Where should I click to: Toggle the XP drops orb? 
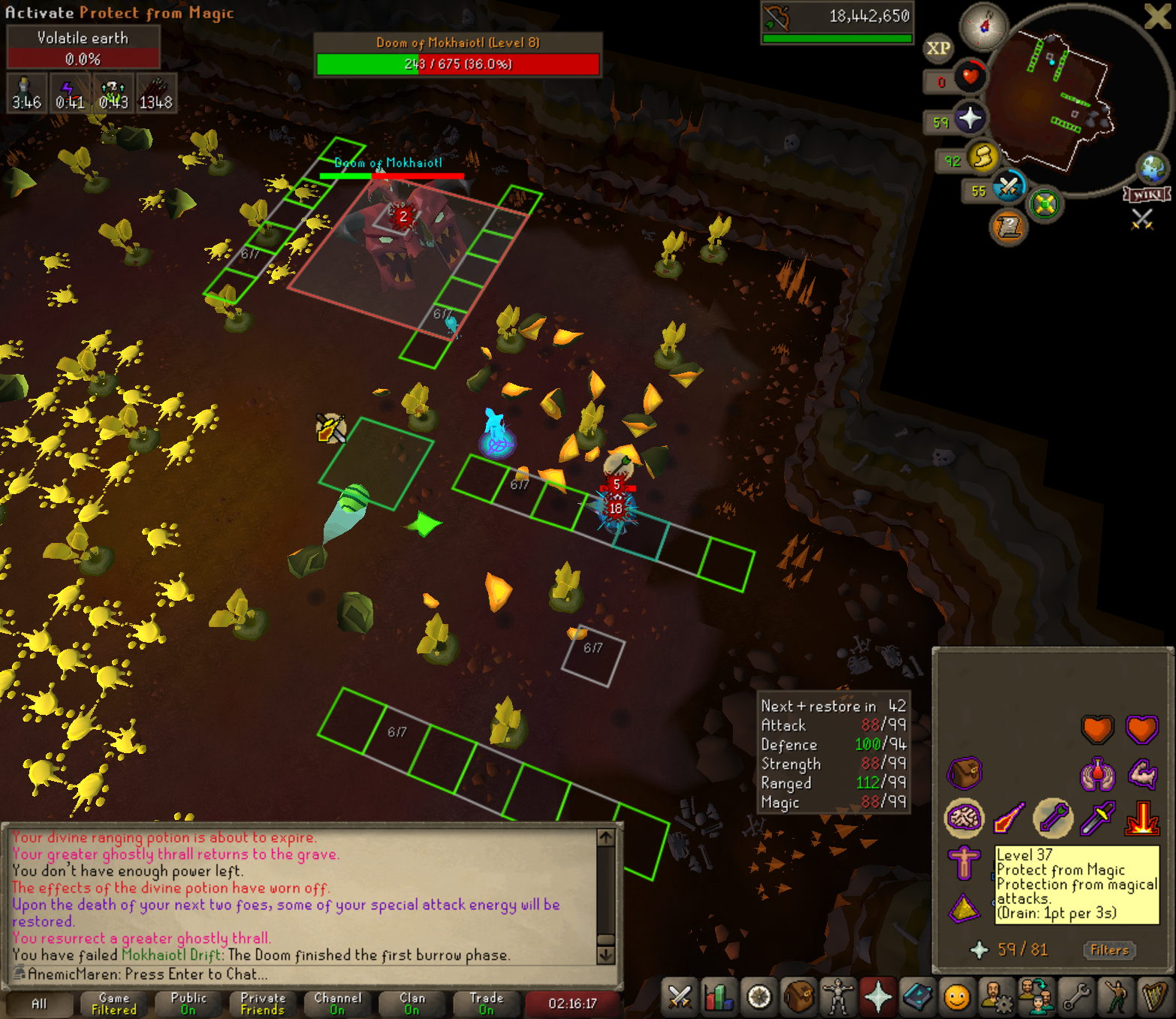(x=938, y=49)
